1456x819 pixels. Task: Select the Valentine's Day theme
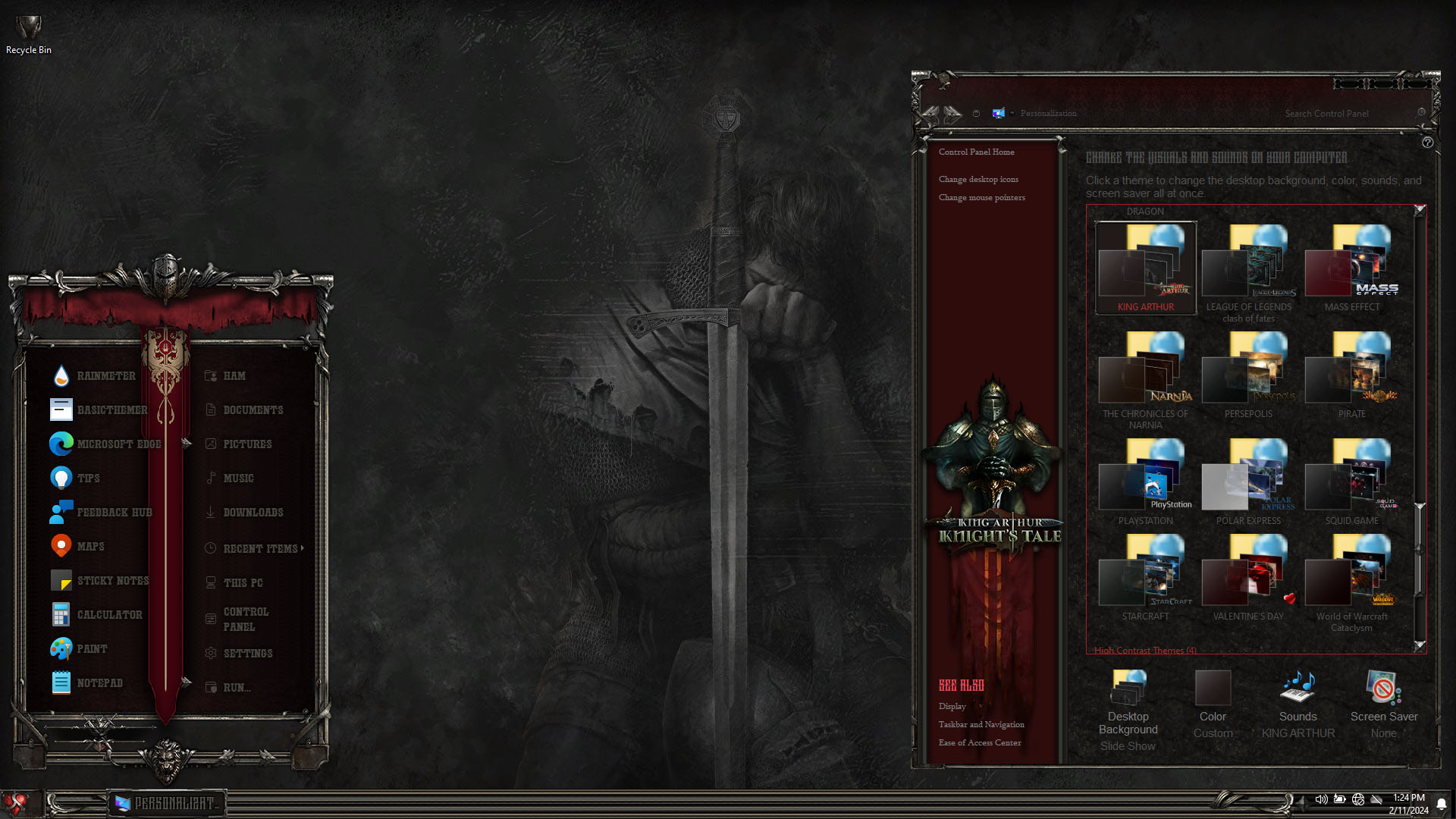tap(1248, 578)
